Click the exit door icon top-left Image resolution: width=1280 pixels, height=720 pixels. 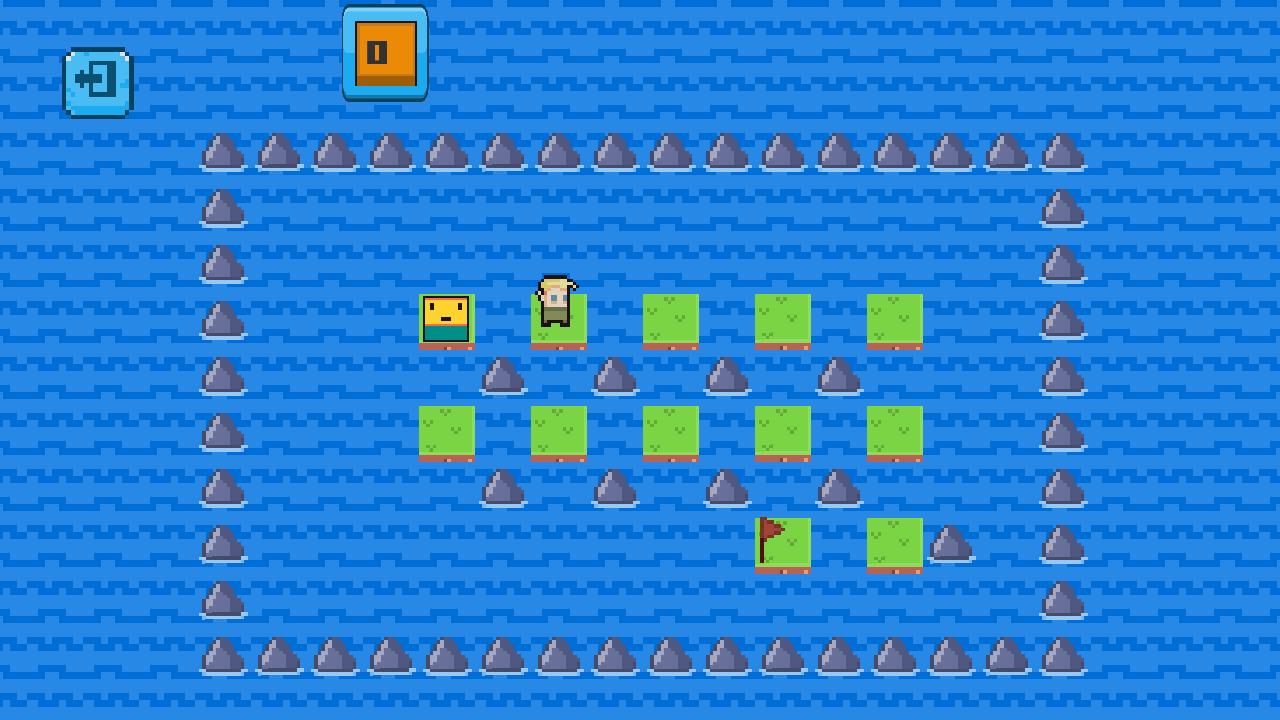coord(96,82)
